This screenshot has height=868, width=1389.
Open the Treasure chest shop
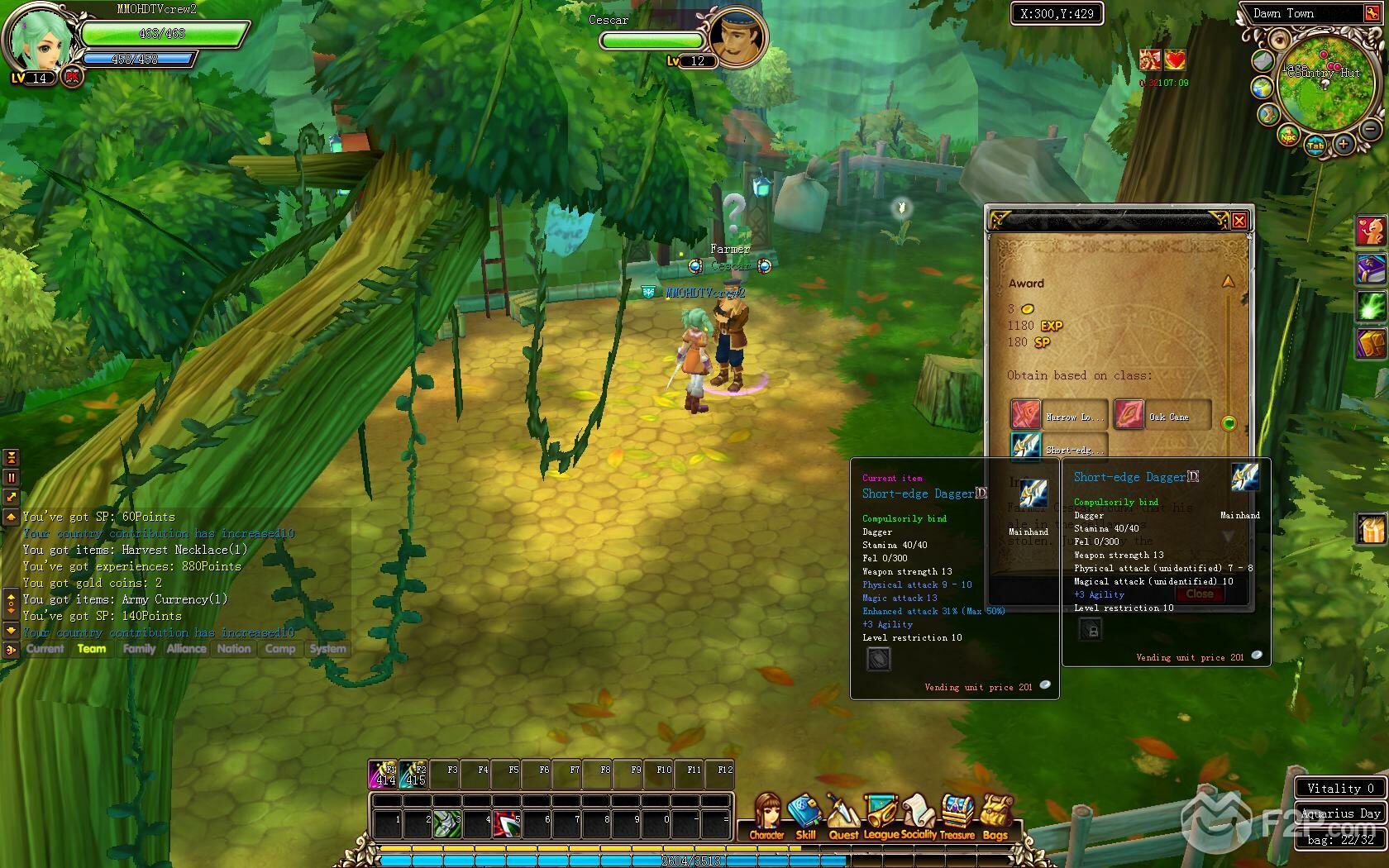click(x=957, y=817)
